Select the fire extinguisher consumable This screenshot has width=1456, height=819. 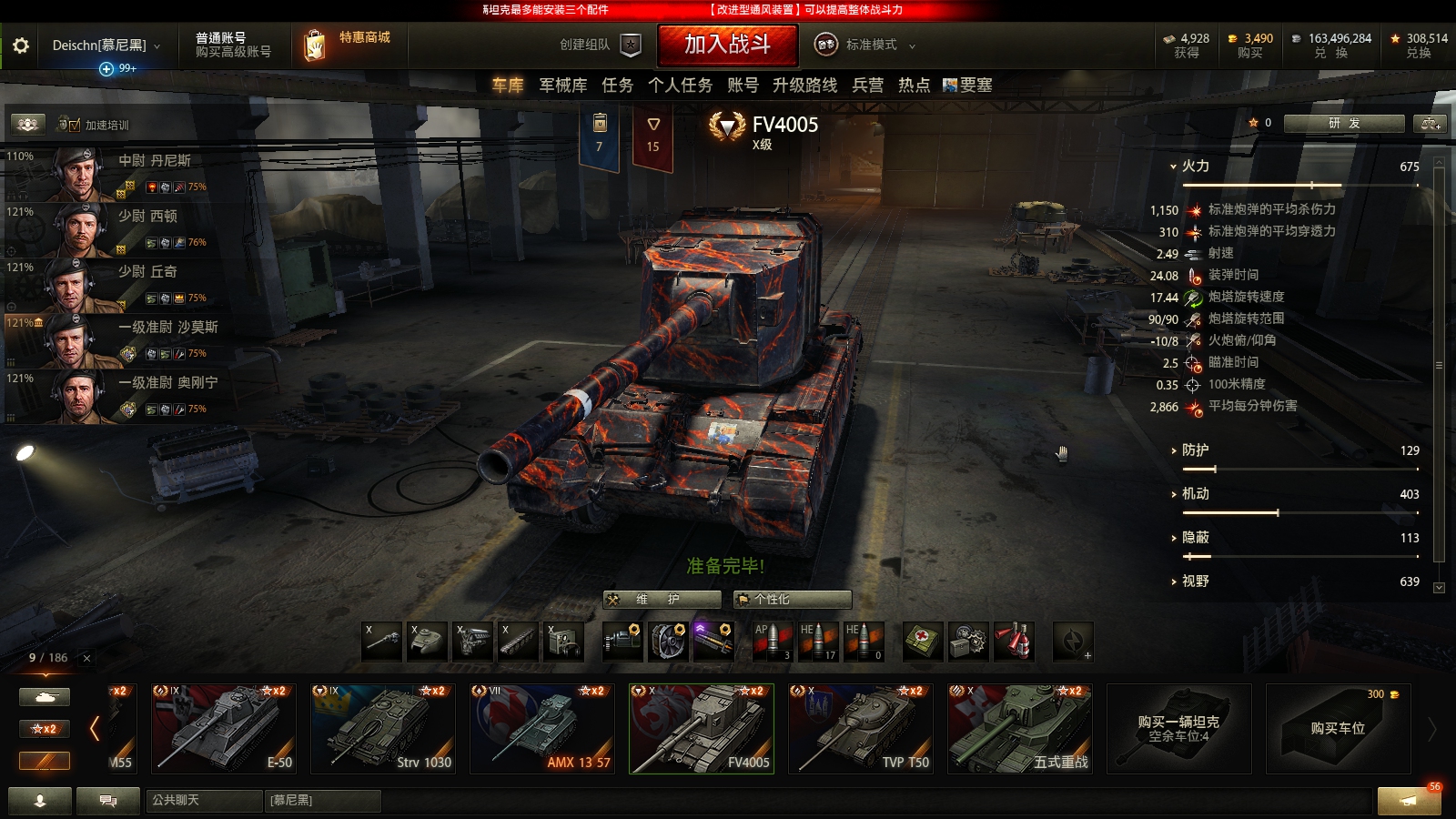pyautogui.click(x=1013, y=642)
